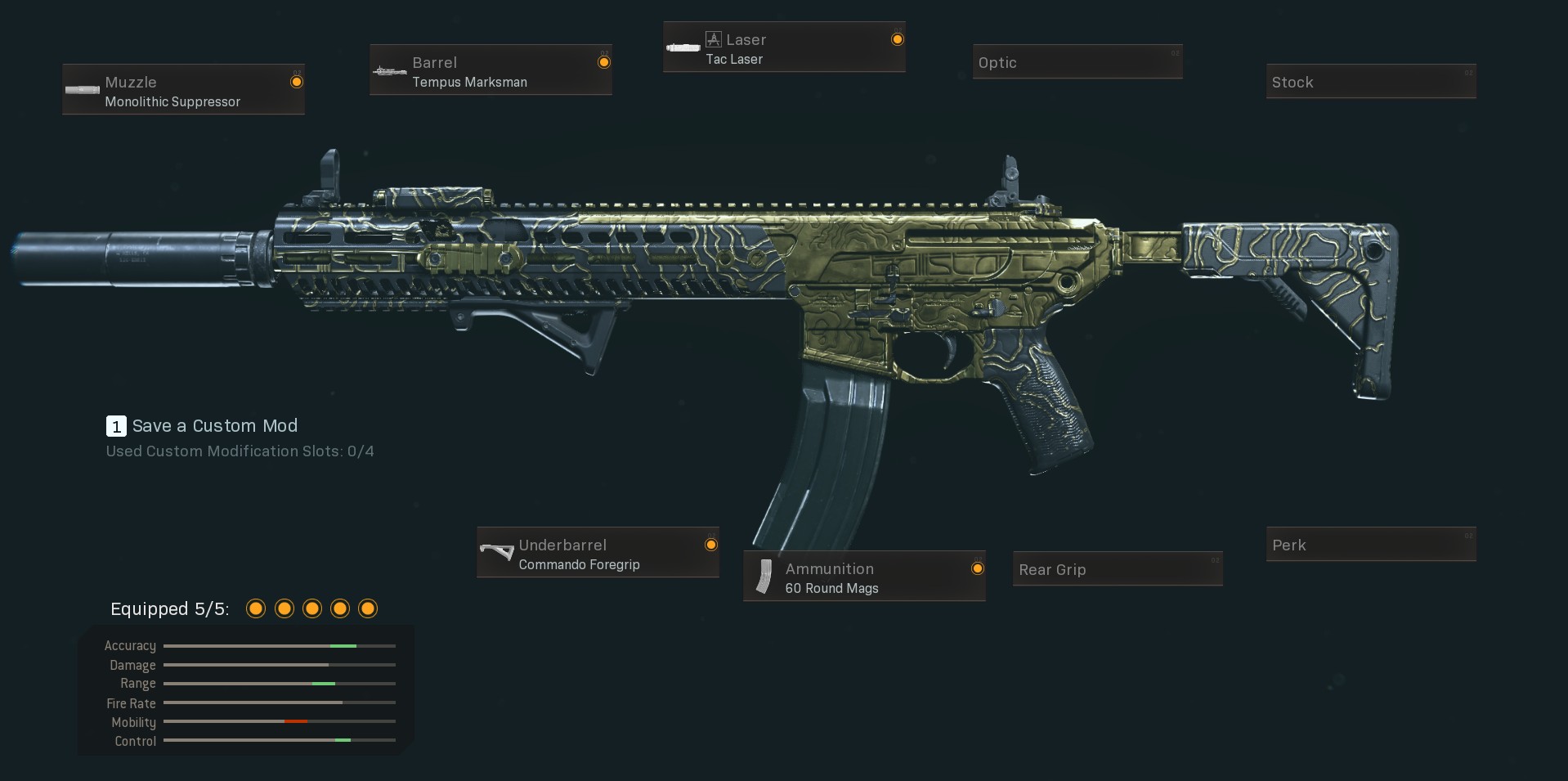
Task: Click Save a Custom Mod
Action: (214, 426)
